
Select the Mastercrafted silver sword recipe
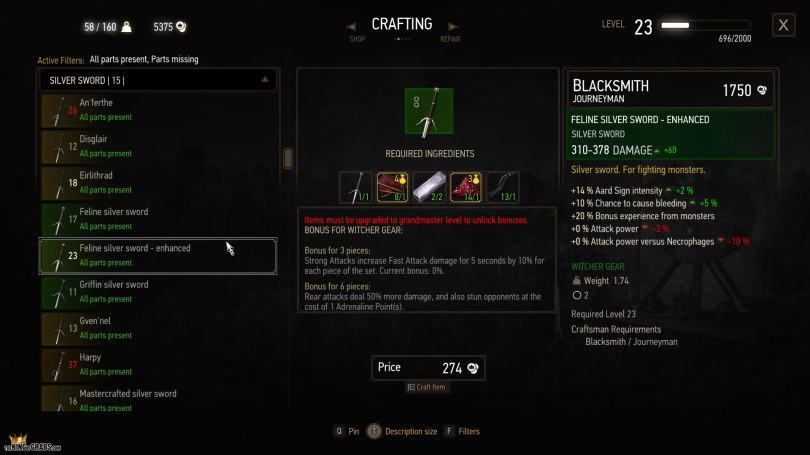coord(158,399)
